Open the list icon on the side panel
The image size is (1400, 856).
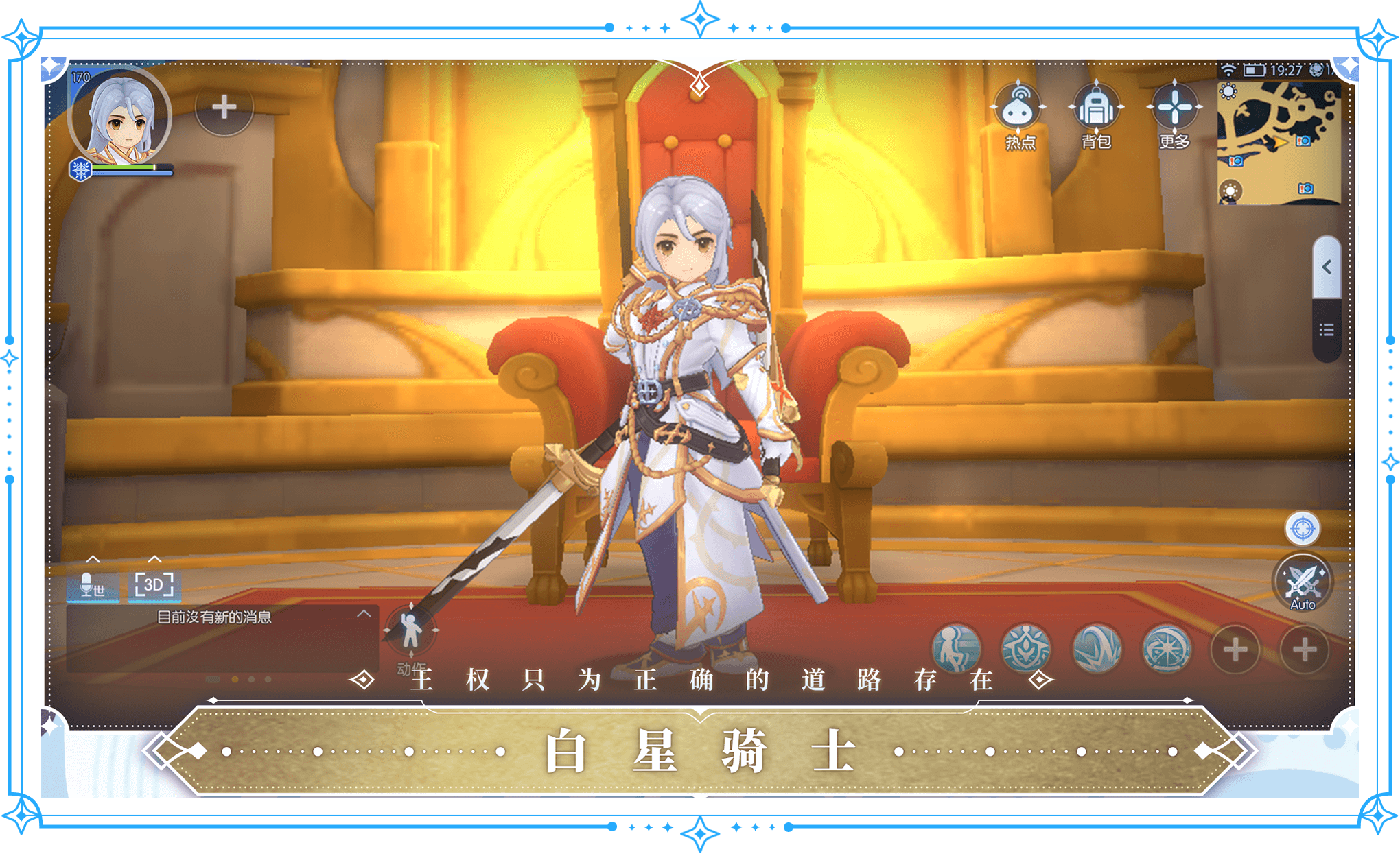[x=1327, y=331]
